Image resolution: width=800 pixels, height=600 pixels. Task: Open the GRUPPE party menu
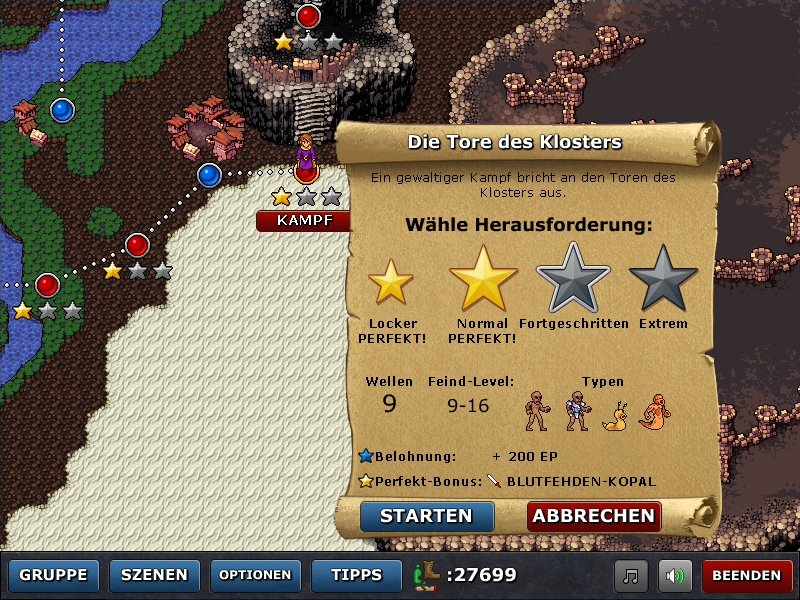point(54,575)
